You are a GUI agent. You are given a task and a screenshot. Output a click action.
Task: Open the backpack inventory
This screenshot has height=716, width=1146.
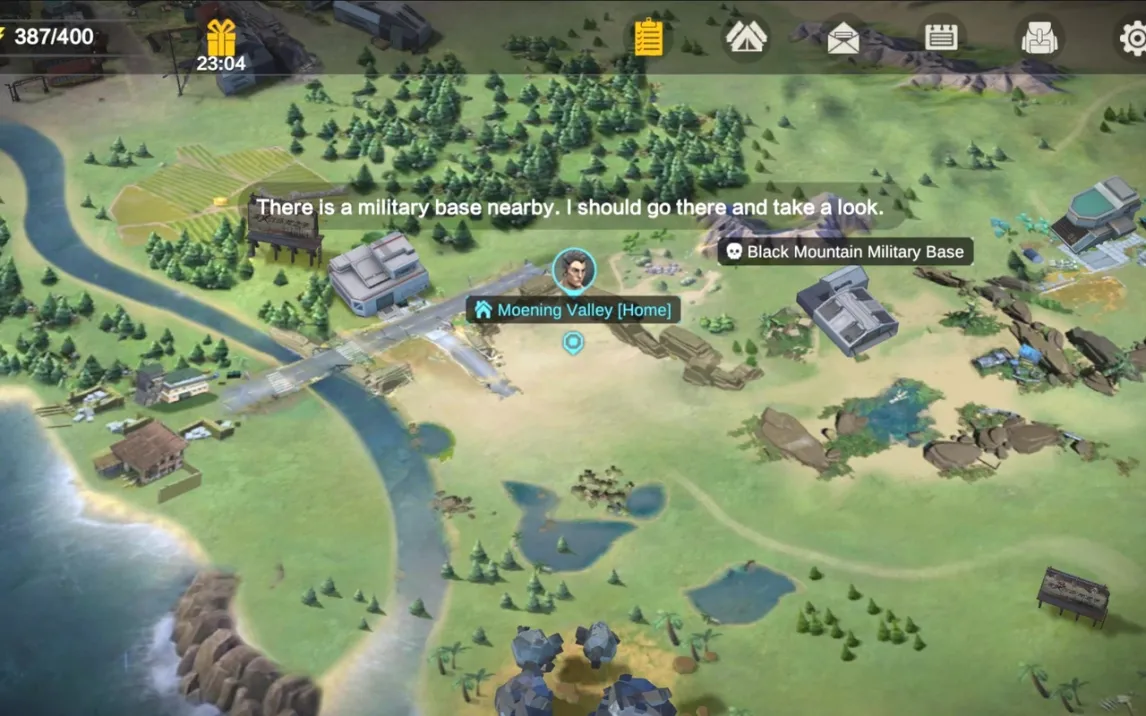pyautogui.click(x=1039, y=38)
